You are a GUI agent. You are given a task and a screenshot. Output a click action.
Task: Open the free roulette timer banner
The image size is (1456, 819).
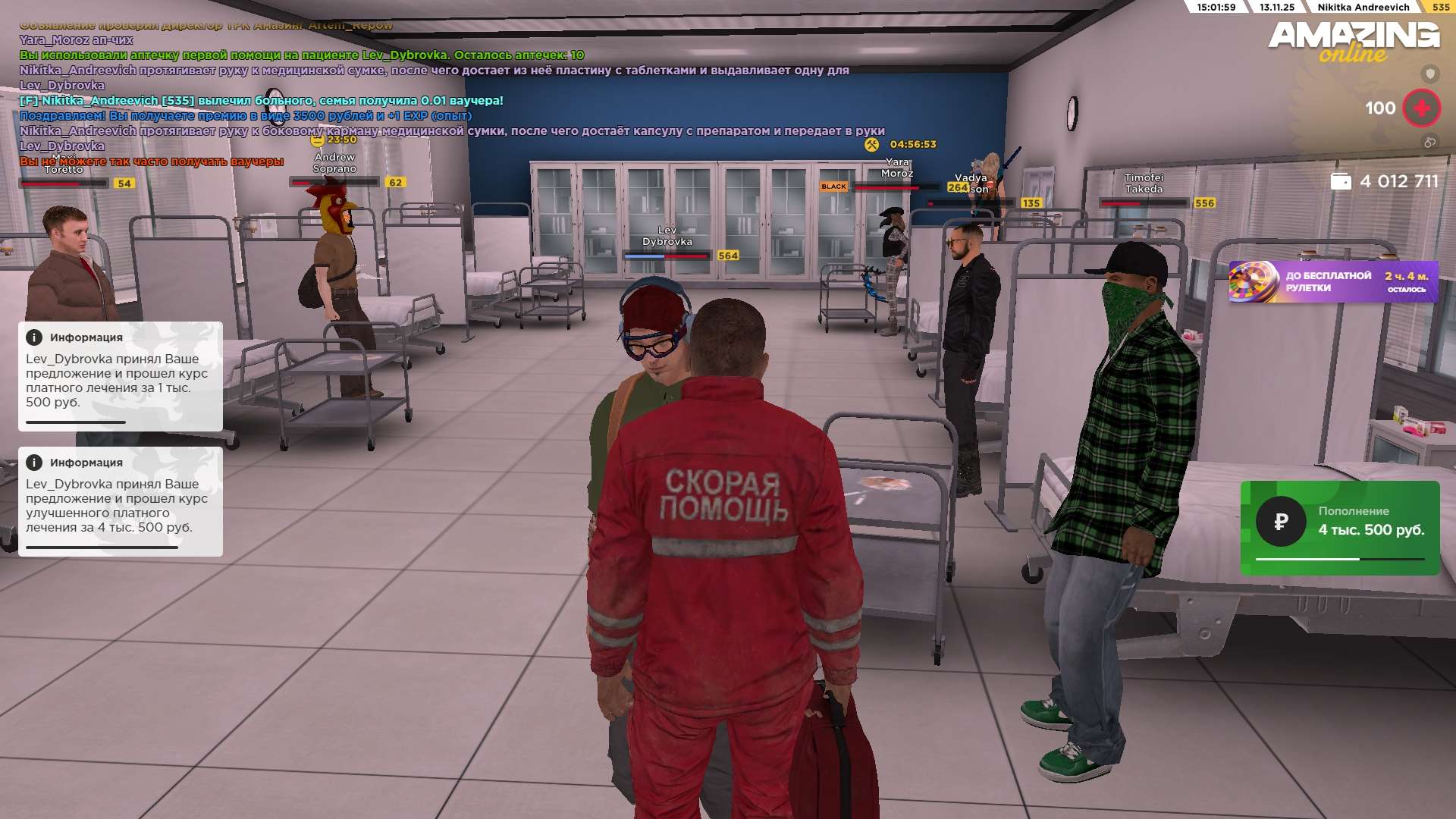coord(1332,281)
